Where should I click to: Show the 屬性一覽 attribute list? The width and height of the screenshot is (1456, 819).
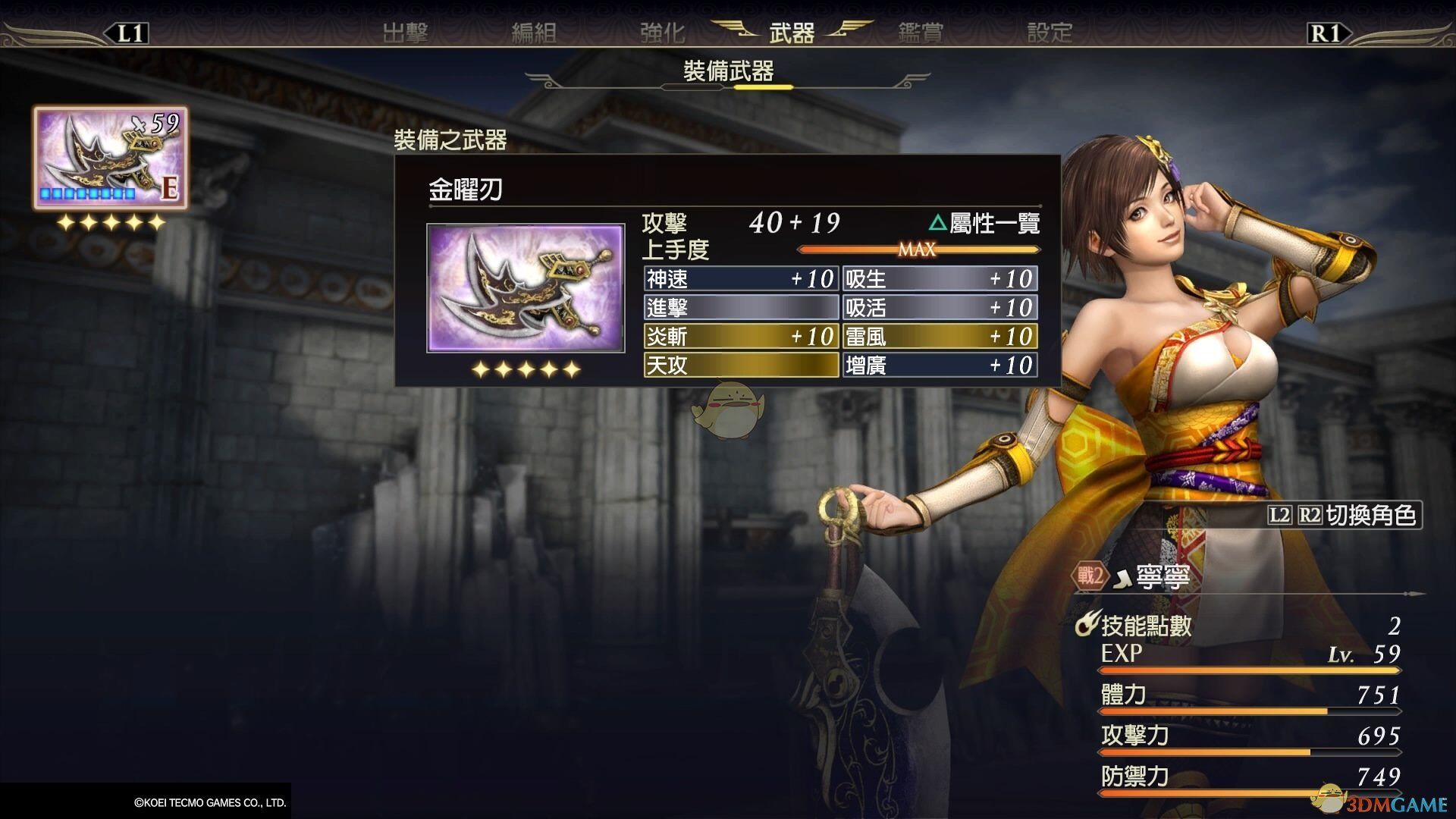pyautogui.click(x=984, y=223)
